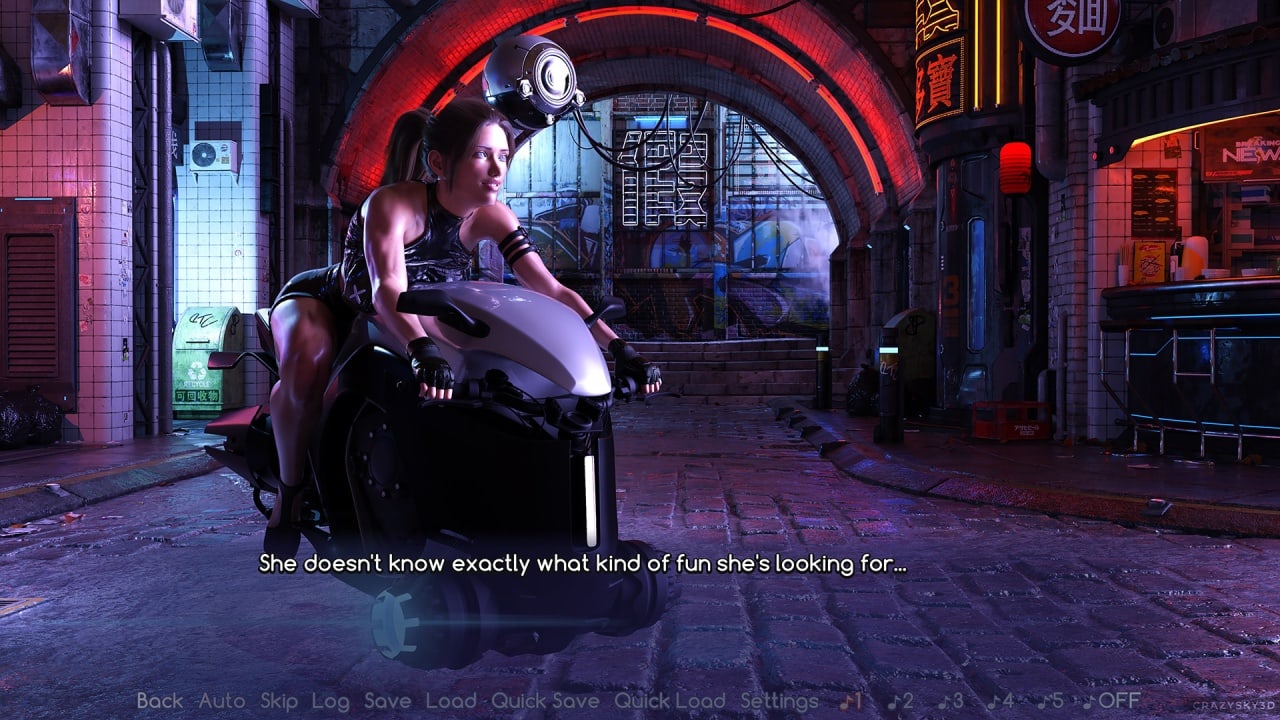Screen dimensions: 1280x720
Task: Play music track 4
Action: [x=1001, y=701]
